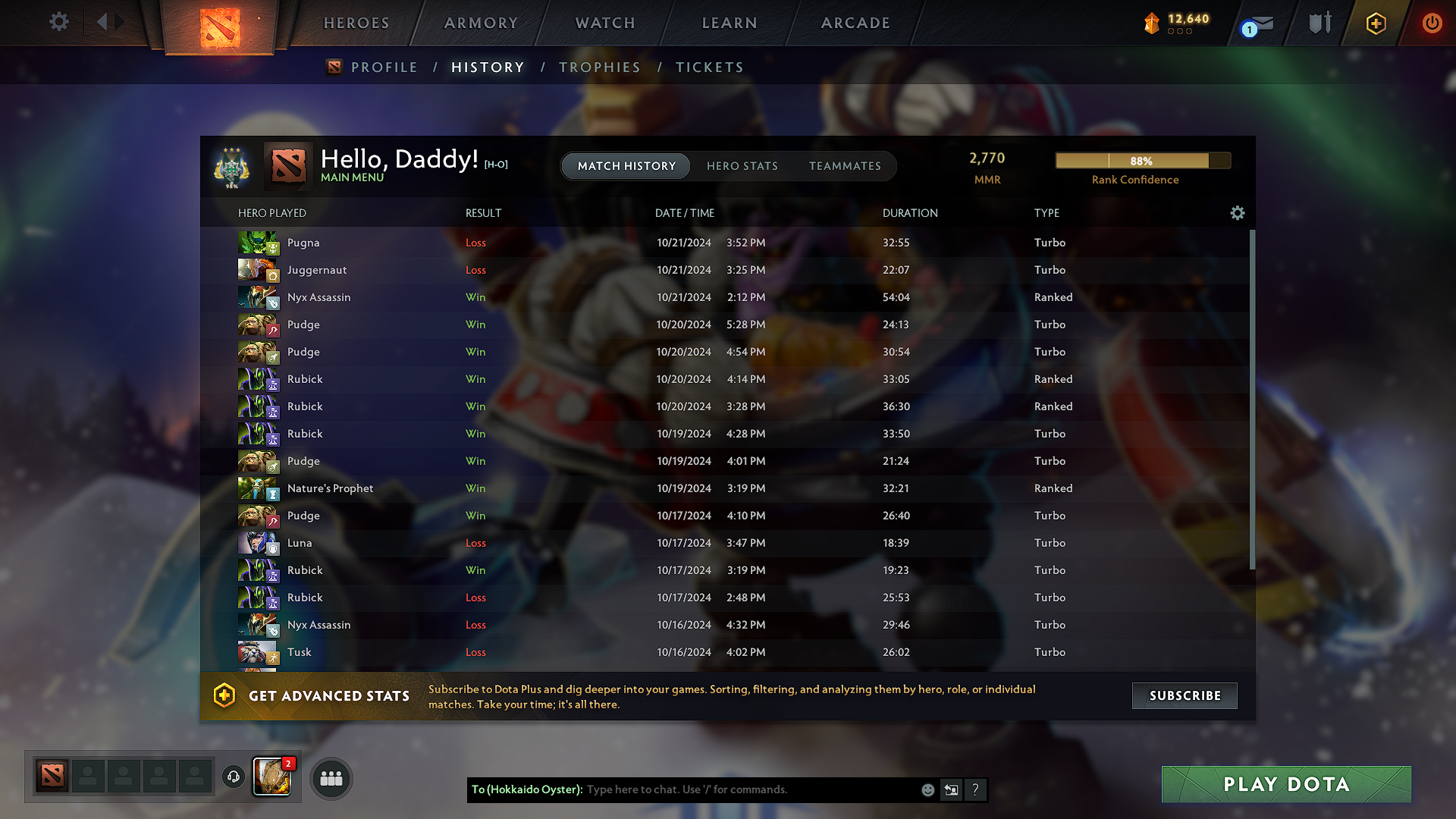Open global settings gear top left
The height and width of the screenshot is (819, 1456).
(58, 22)
